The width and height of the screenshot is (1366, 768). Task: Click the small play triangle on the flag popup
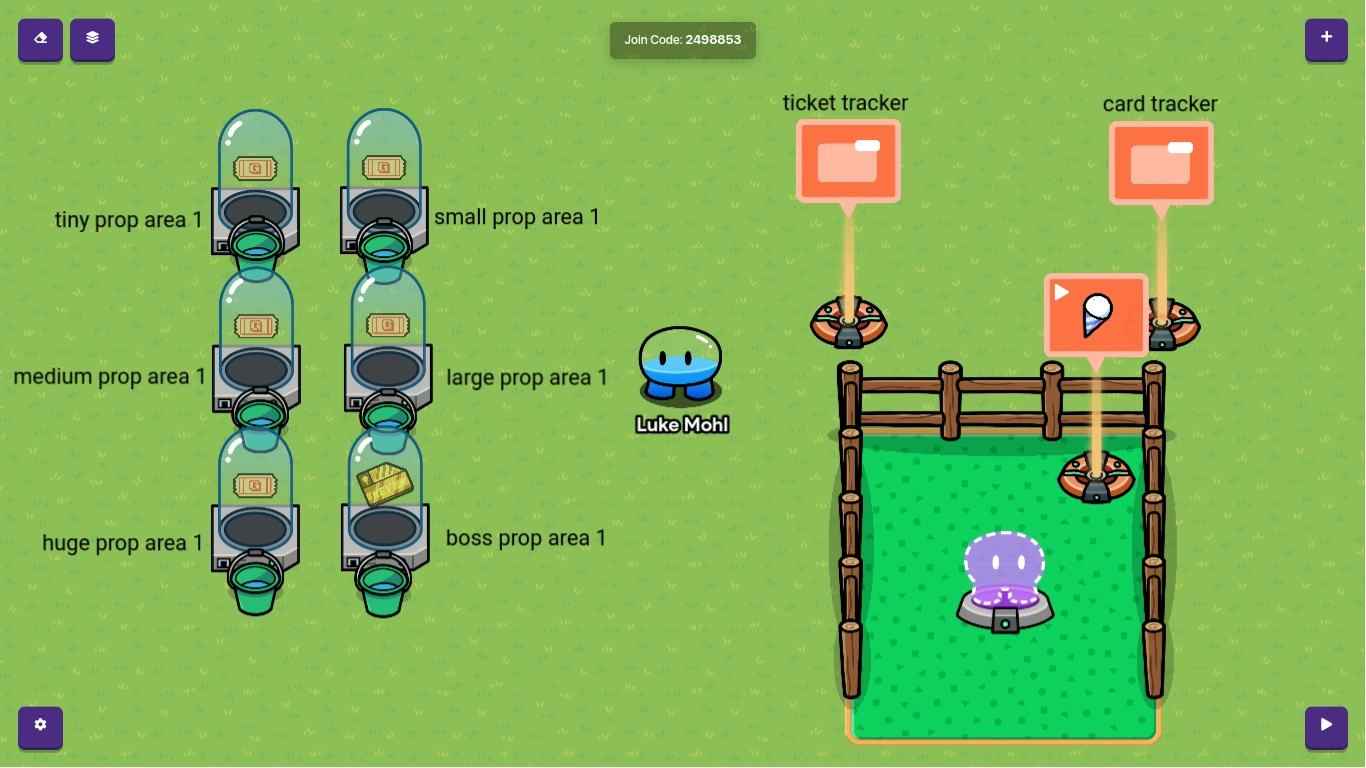click(x=1059, y=292)
